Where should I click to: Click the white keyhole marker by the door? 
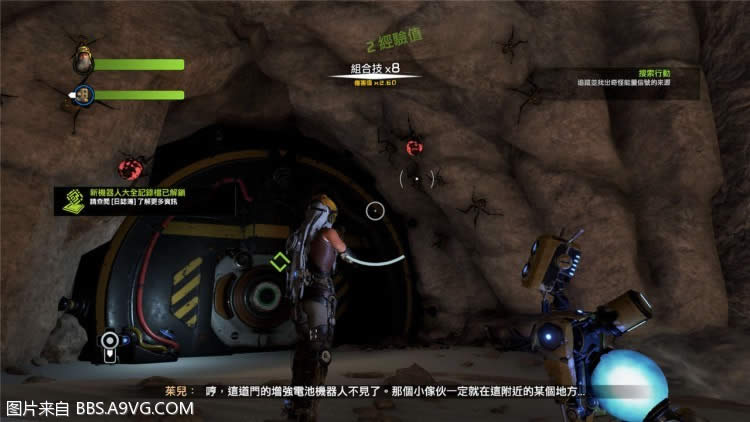tap(108, 342)
